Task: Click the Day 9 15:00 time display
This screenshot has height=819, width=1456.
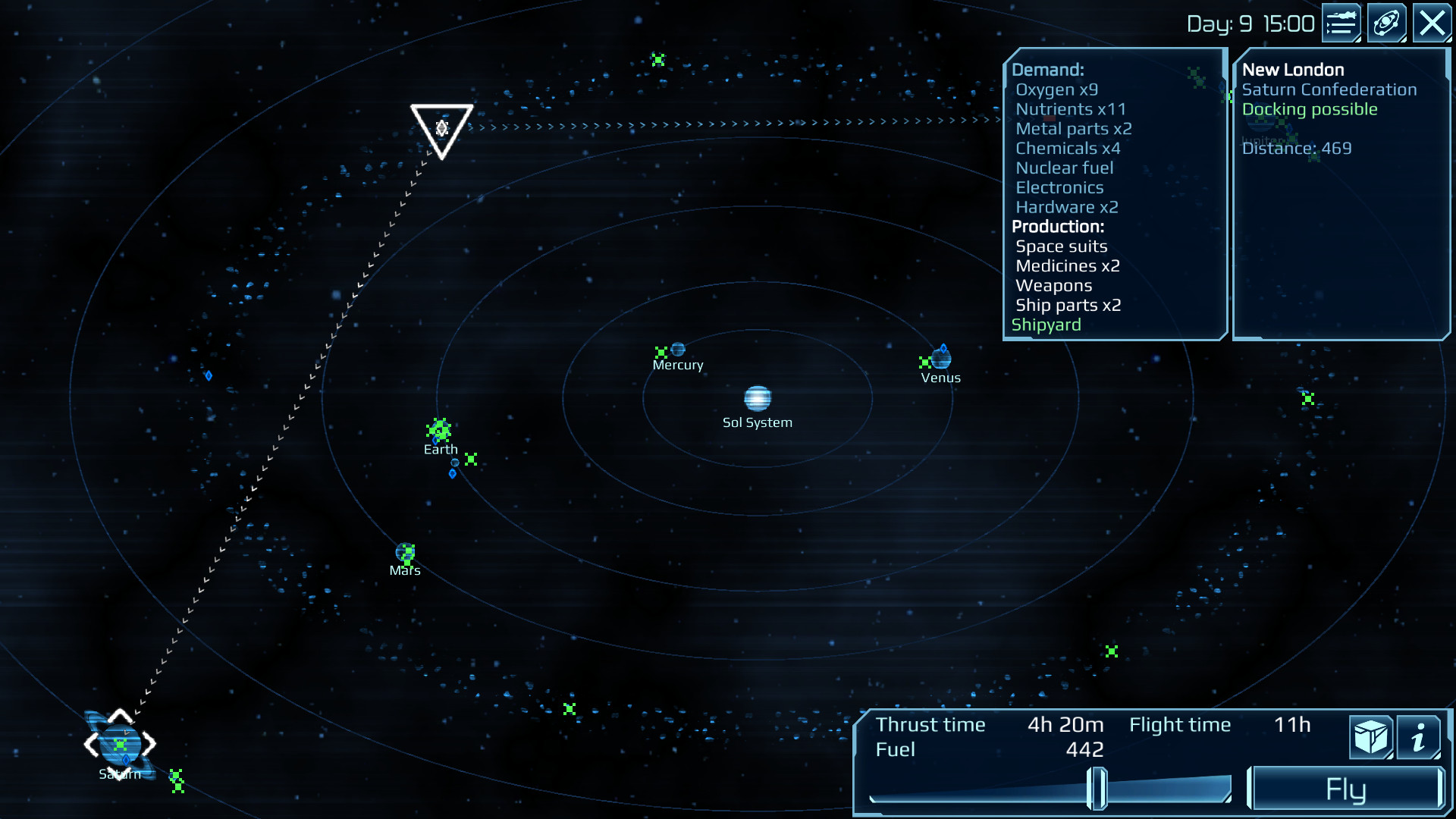Action: tap(1251, 22)
